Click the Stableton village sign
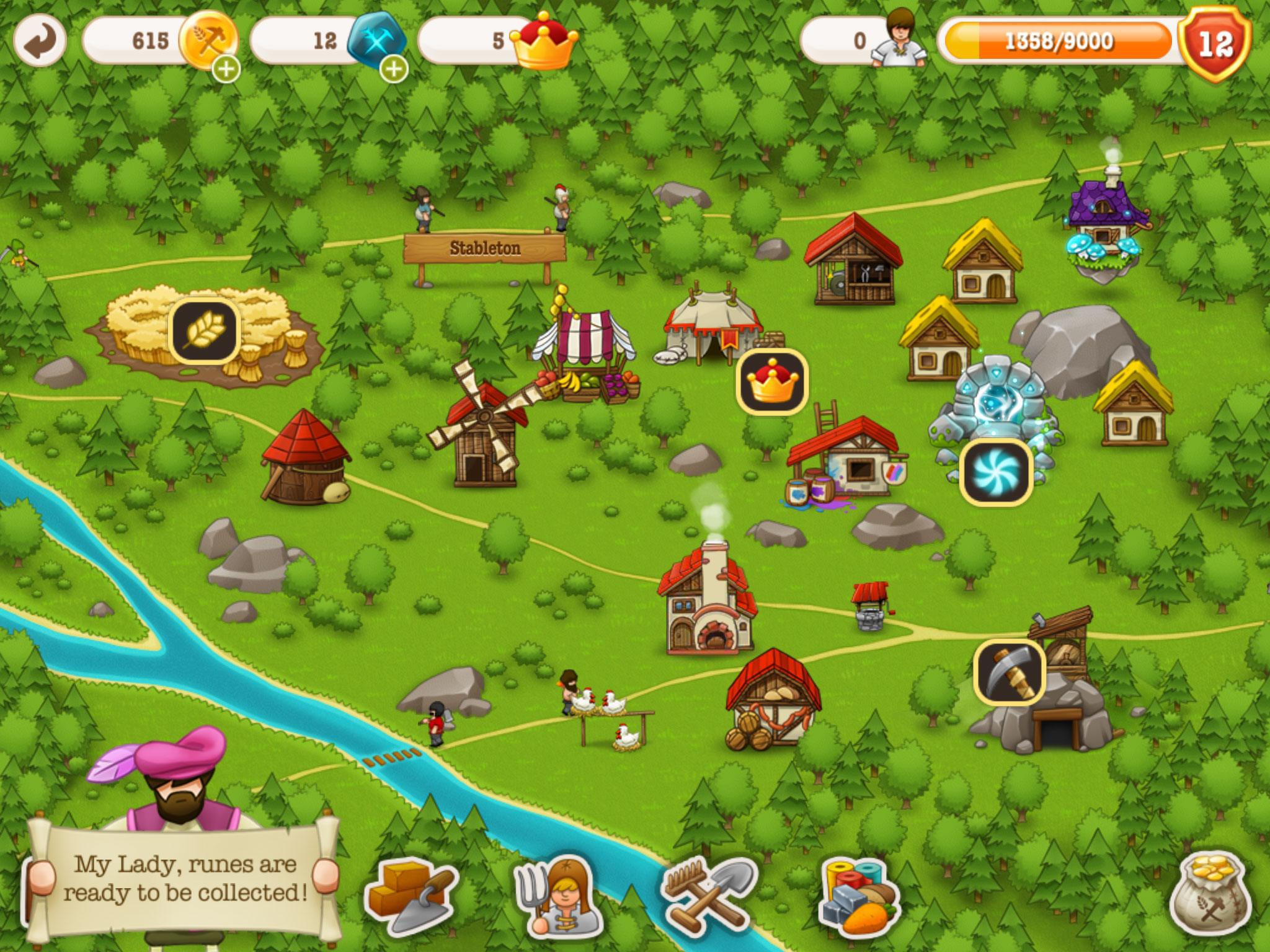This screenshot has height=952, width=1270. click(486, 248)
